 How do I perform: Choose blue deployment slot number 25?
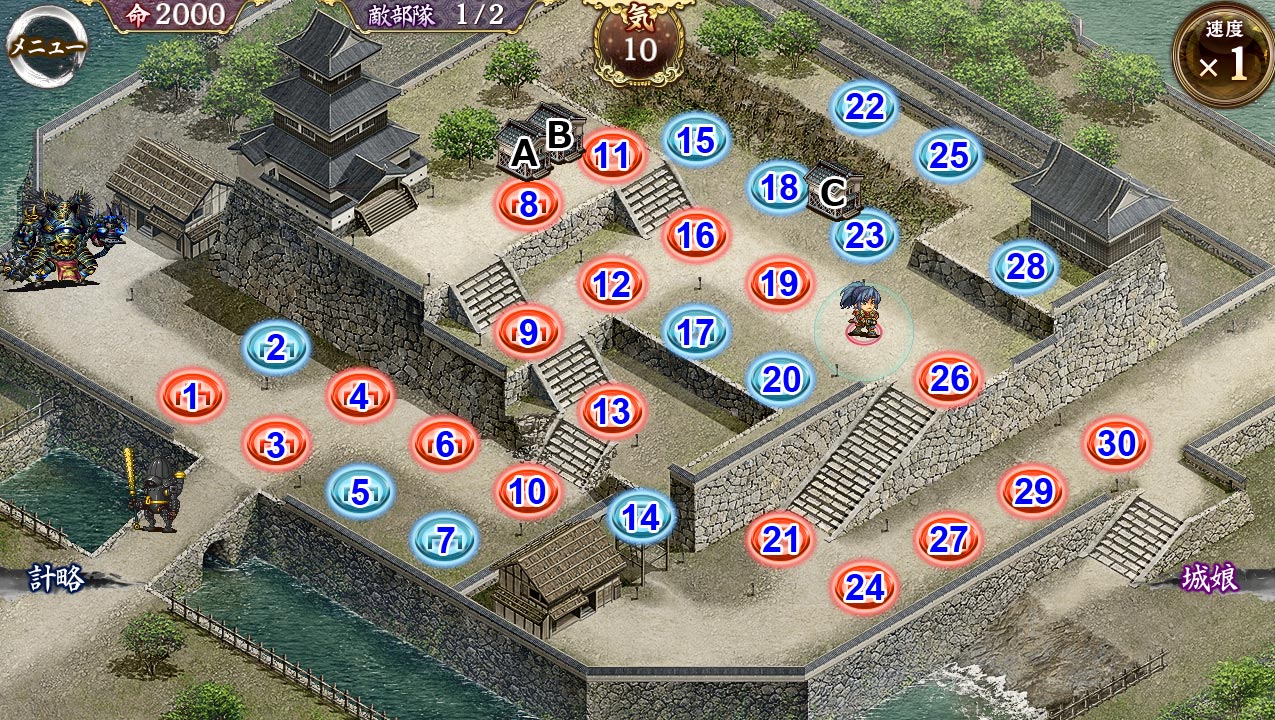pos(949,155)
